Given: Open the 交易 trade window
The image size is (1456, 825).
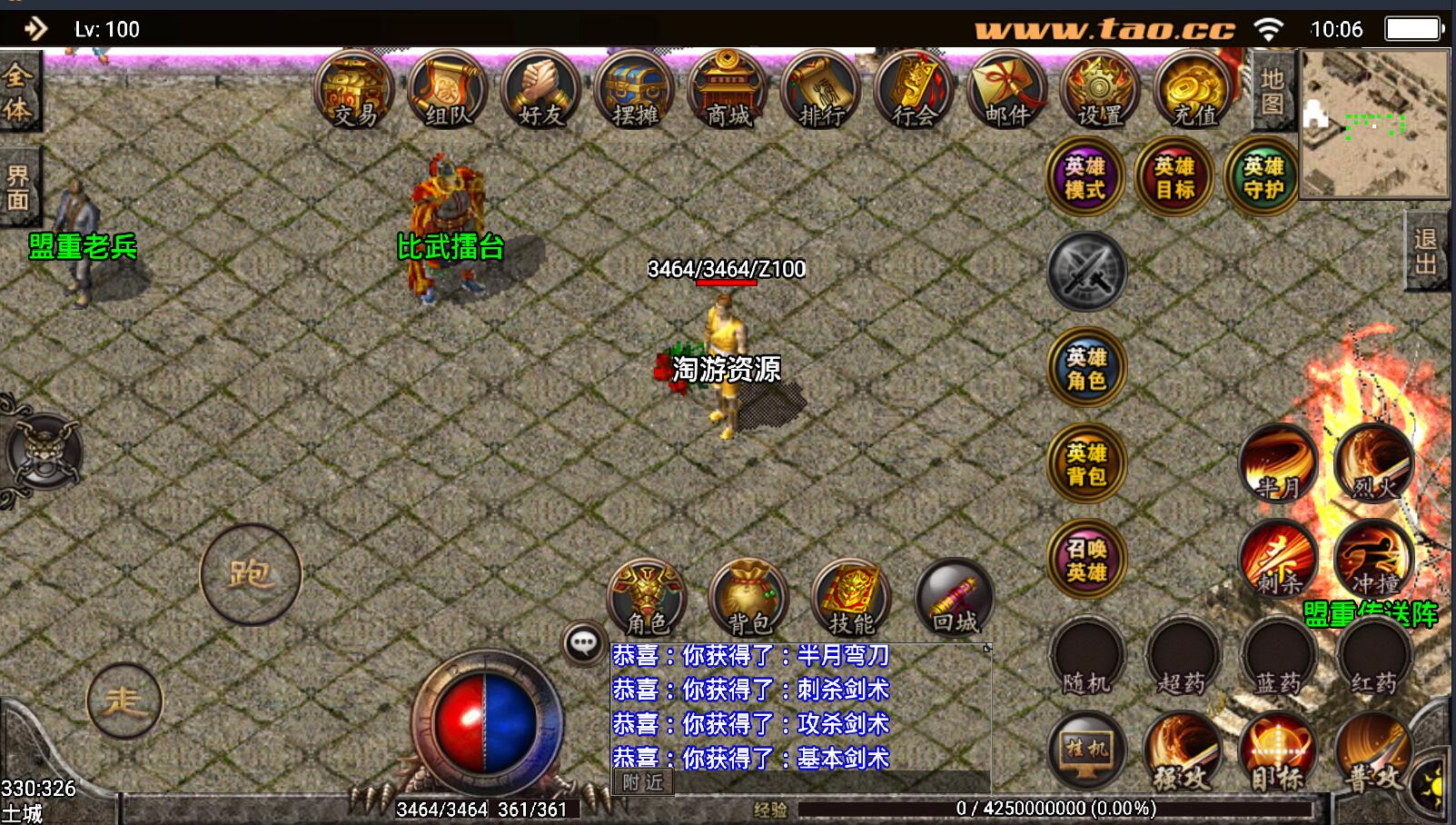Looking at the screenshot, I should click(x=354, y=91).
